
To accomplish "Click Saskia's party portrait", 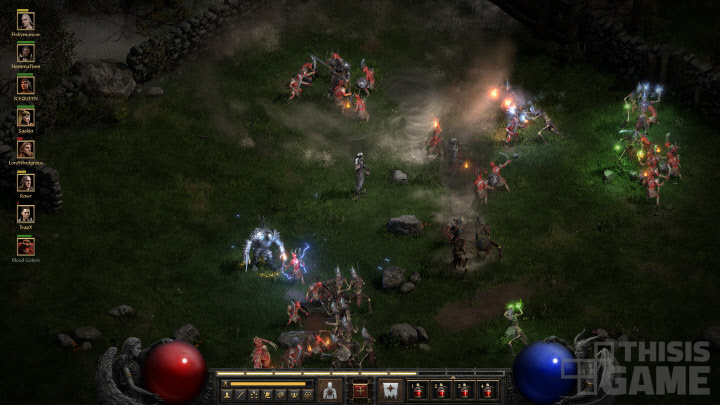I will 25,116.
